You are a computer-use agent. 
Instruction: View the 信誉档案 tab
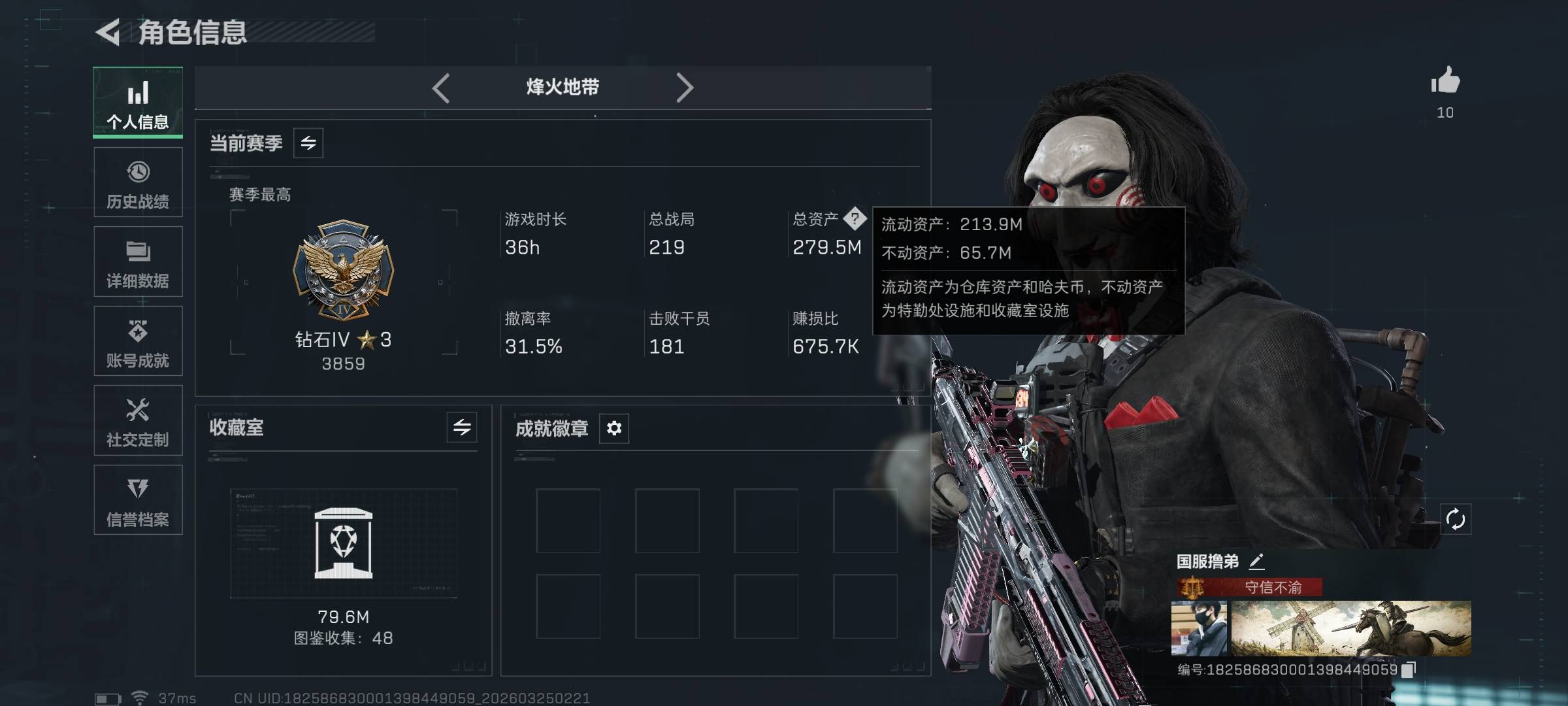pyautogui.click(x=138, y=500)
